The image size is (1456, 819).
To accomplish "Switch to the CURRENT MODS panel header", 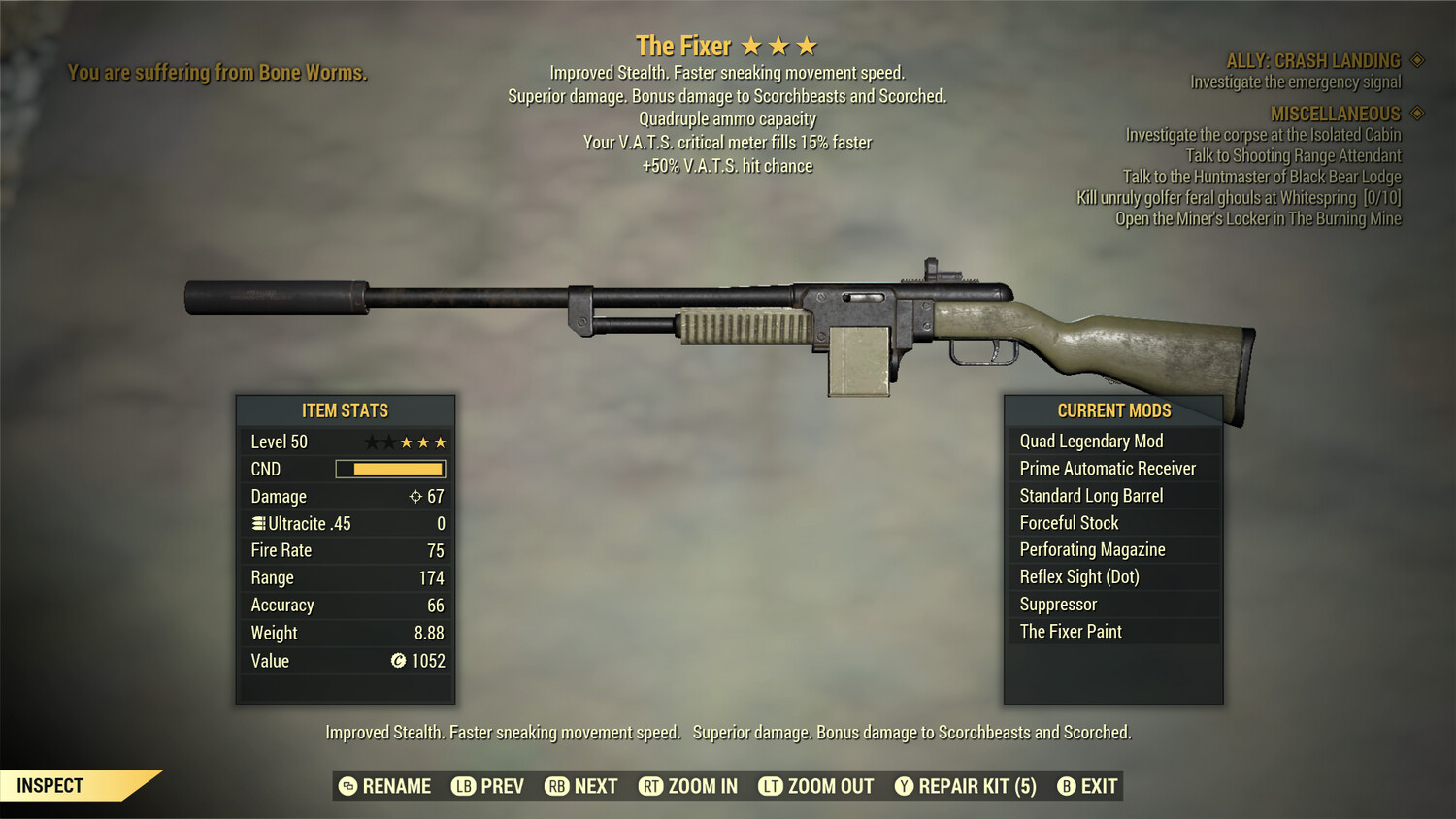I will click(1113, 410).
